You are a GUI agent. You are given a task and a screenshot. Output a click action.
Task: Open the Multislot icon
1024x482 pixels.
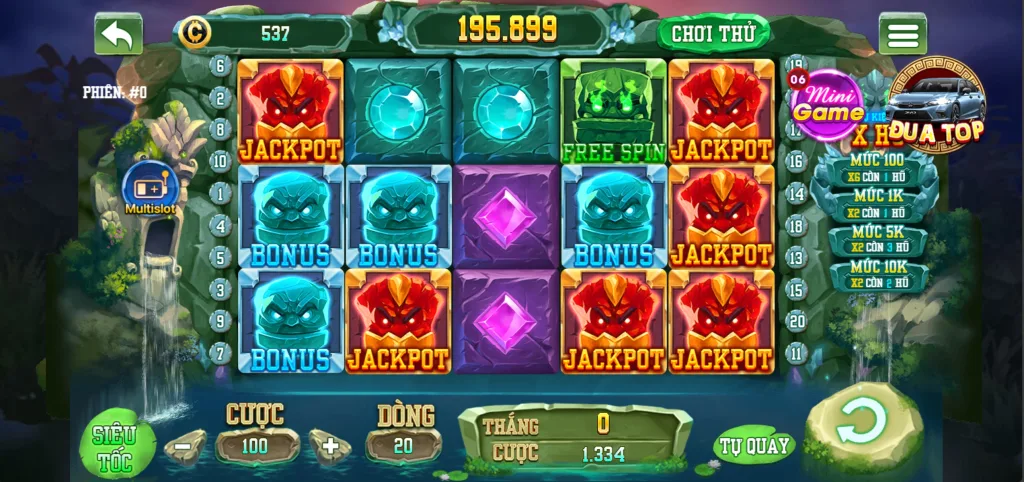(150, 187)
